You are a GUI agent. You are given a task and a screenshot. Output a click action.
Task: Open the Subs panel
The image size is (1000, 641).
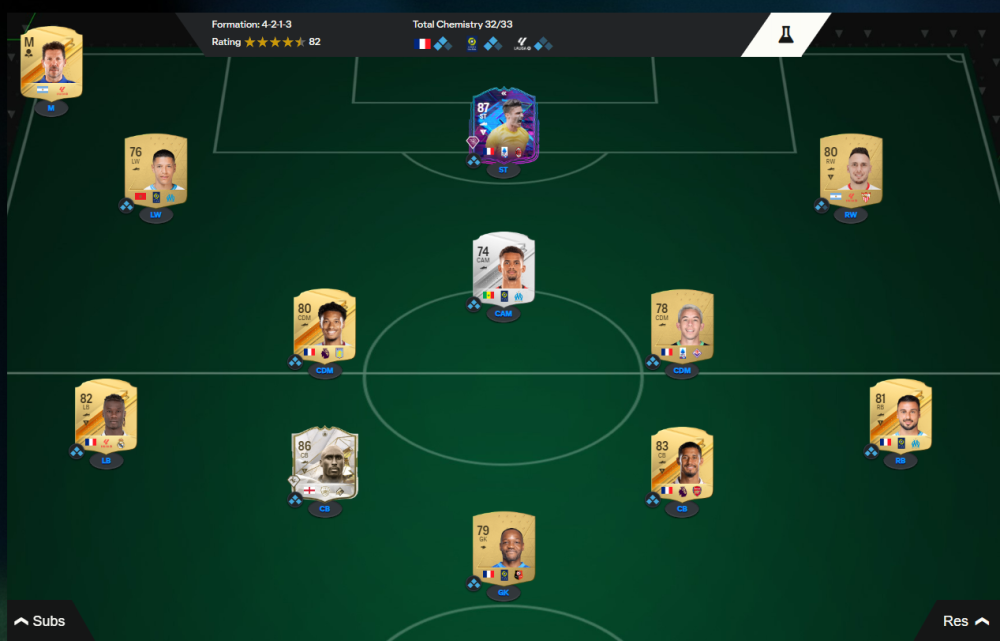pyautogui.click(x=40, y=621)
